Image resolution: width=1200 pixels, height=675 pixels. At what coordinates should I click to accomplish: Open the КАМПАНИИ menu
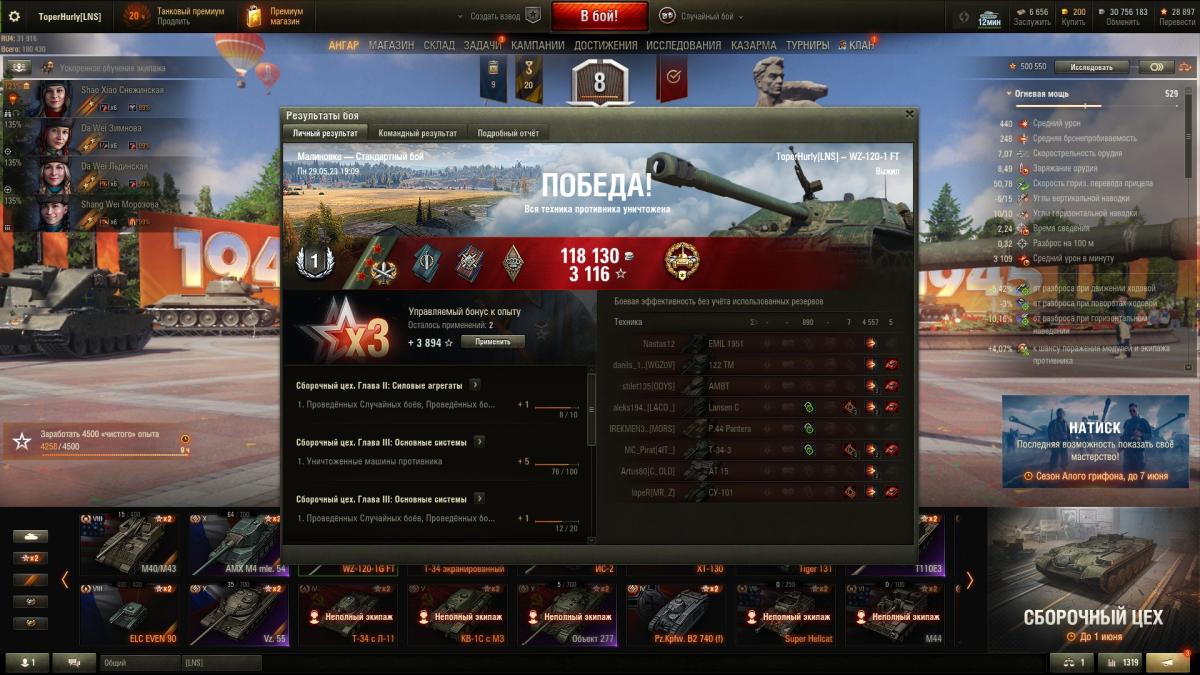tap(538, 45)
